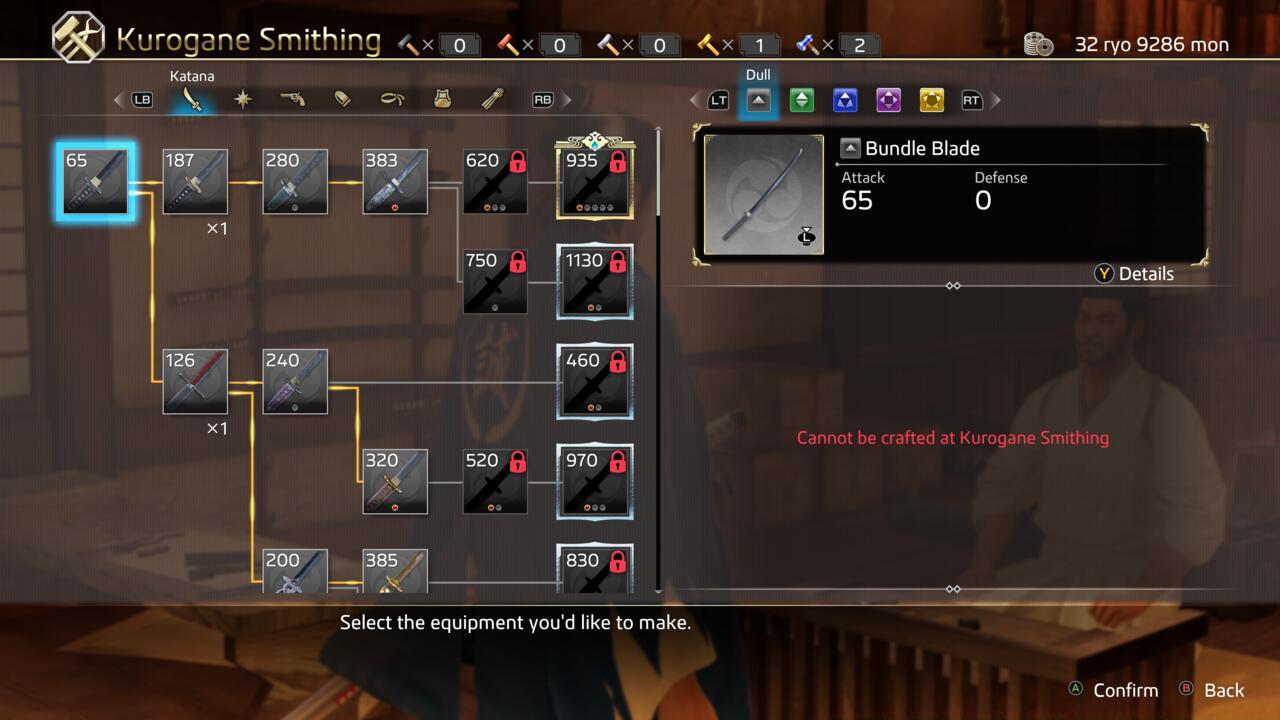Click the LB shoulder button prompt
The image size is (1280, 720).
[x=141, y=99]
